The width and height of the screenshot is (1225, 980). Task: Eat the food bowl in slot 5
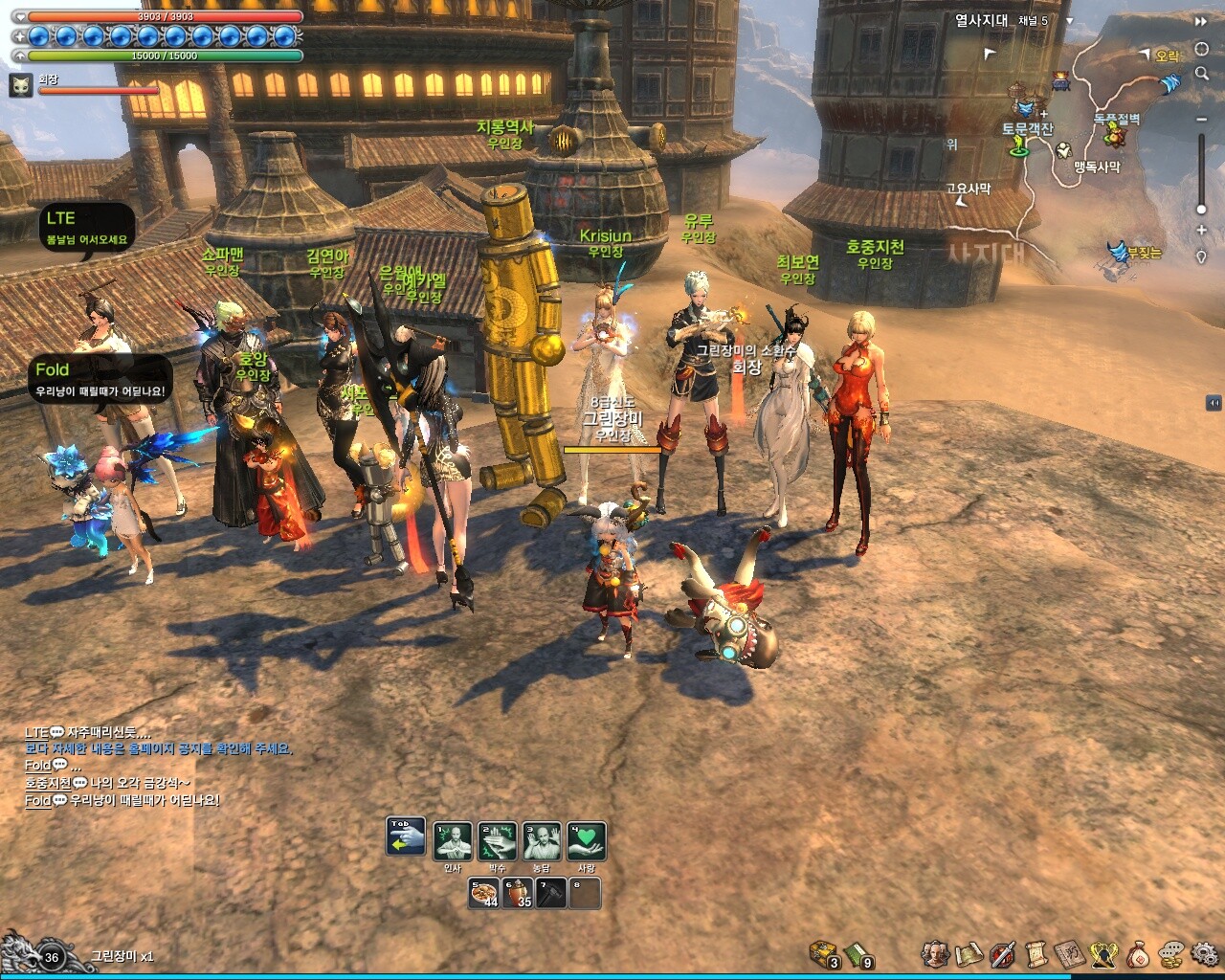tap(484, 893)
